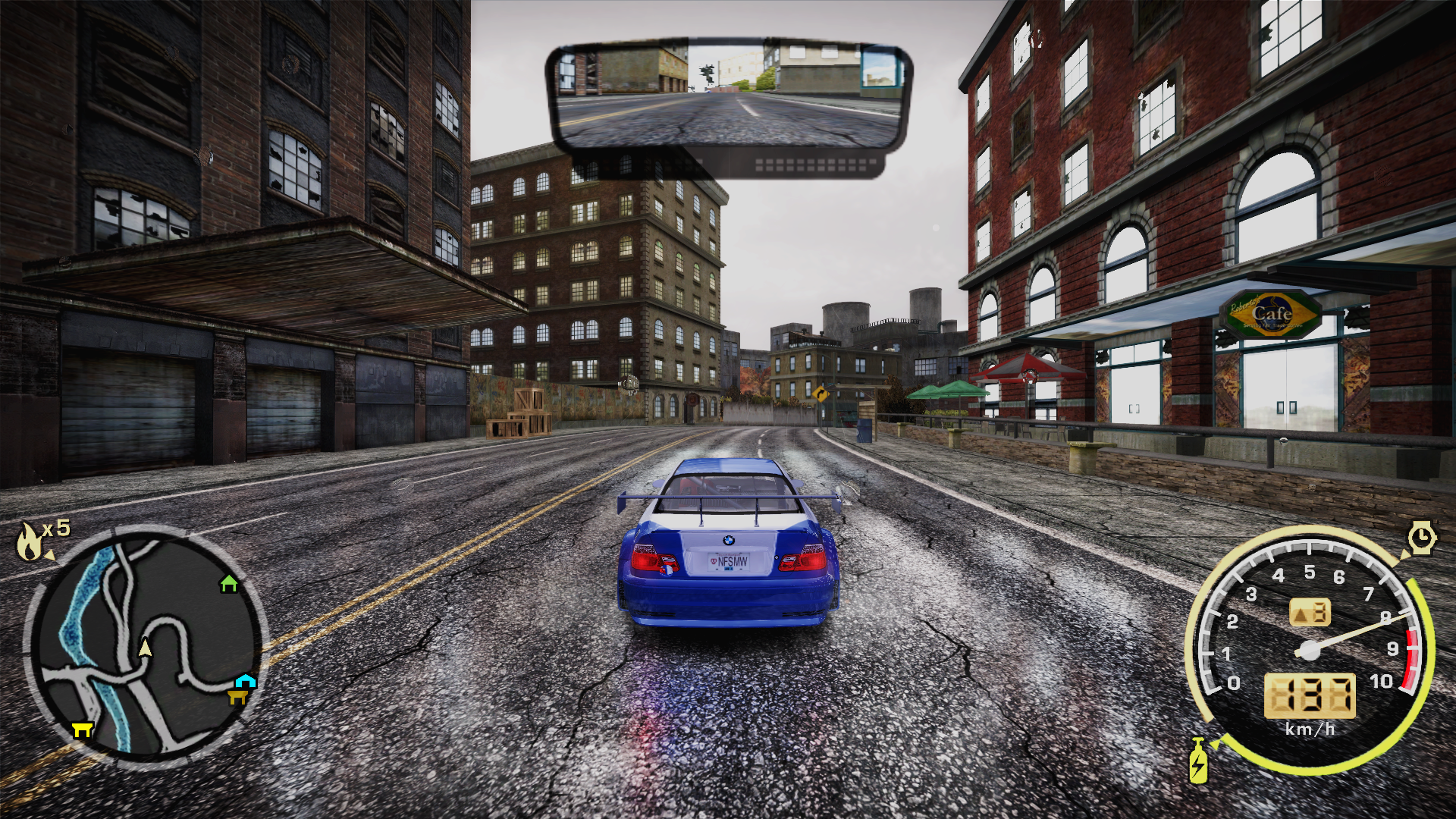Pick the yellow shop marker on the minimap
Image resolution: width=1456 pixels, height=819 pixels.
click(x=81, y=730)
